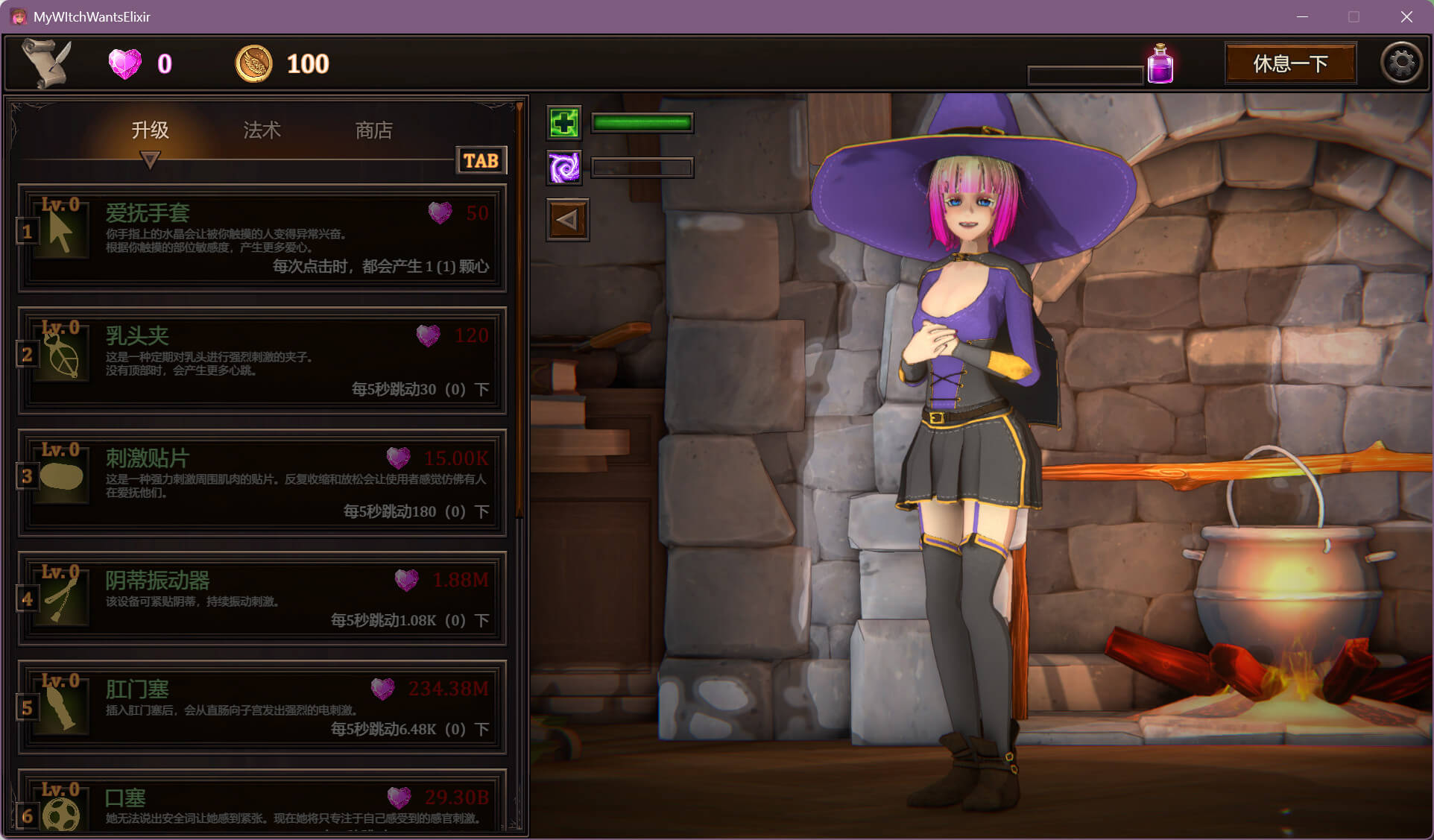This screenshot has height=840, width=1434.
Task: Click the green plus heal icon
Action: [x=564, y=123]
